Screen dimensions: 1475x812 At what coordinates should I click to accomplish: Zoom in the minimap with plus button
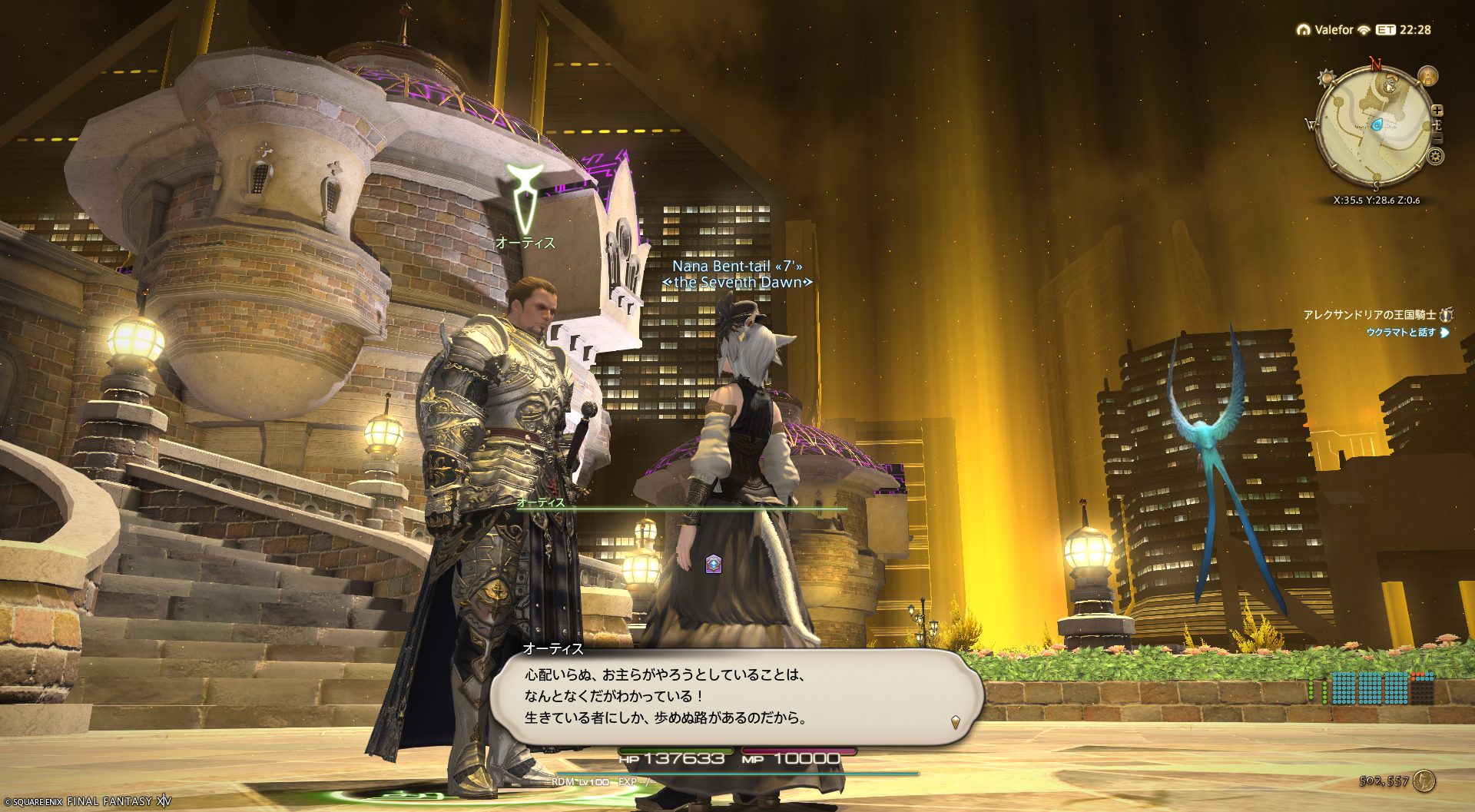pyautogui.click(x=1437, y=111)
